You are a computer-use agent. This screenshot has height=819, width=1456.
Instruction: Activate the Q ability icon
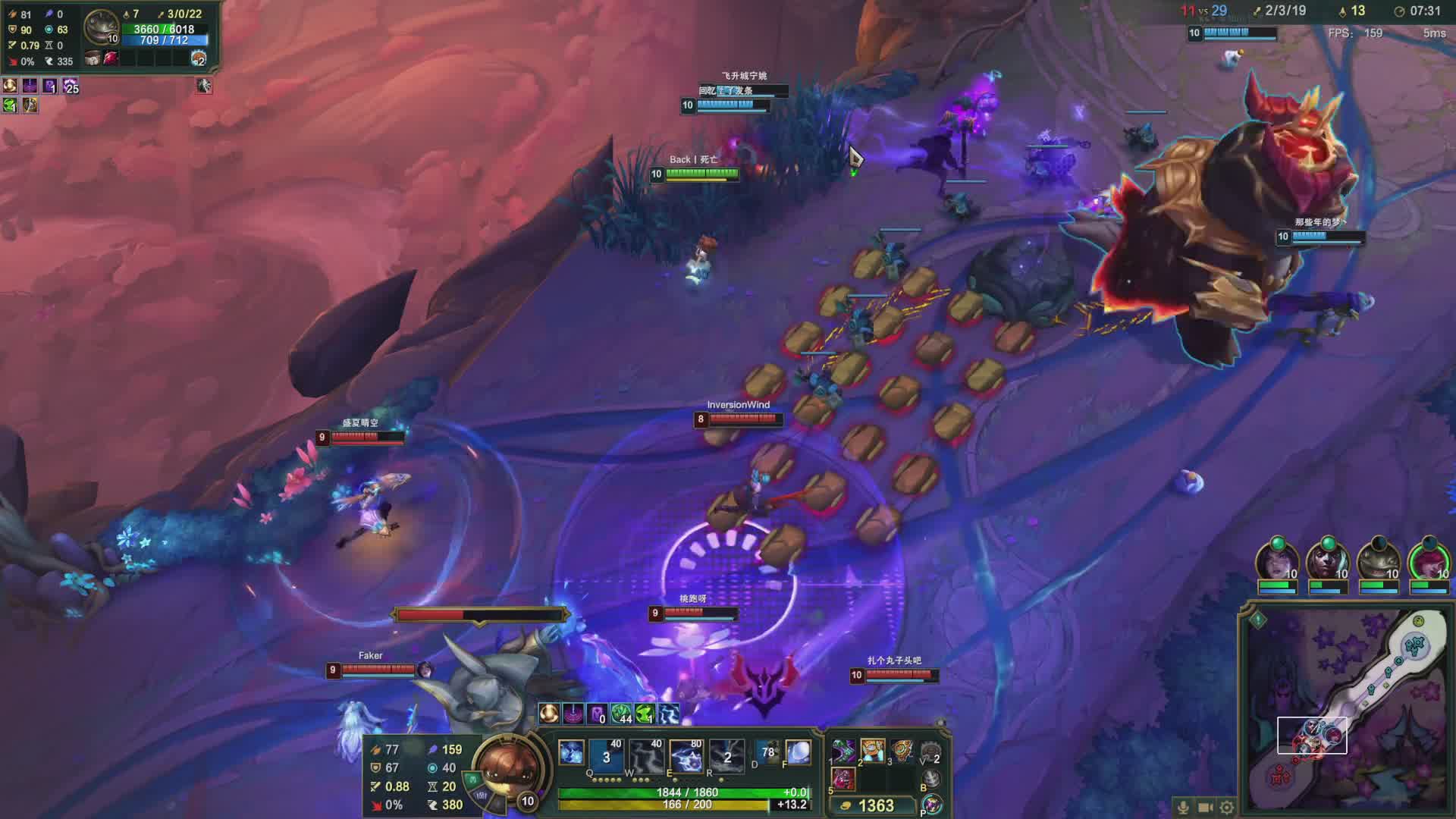pyautogui.click(x=605, y=755)
